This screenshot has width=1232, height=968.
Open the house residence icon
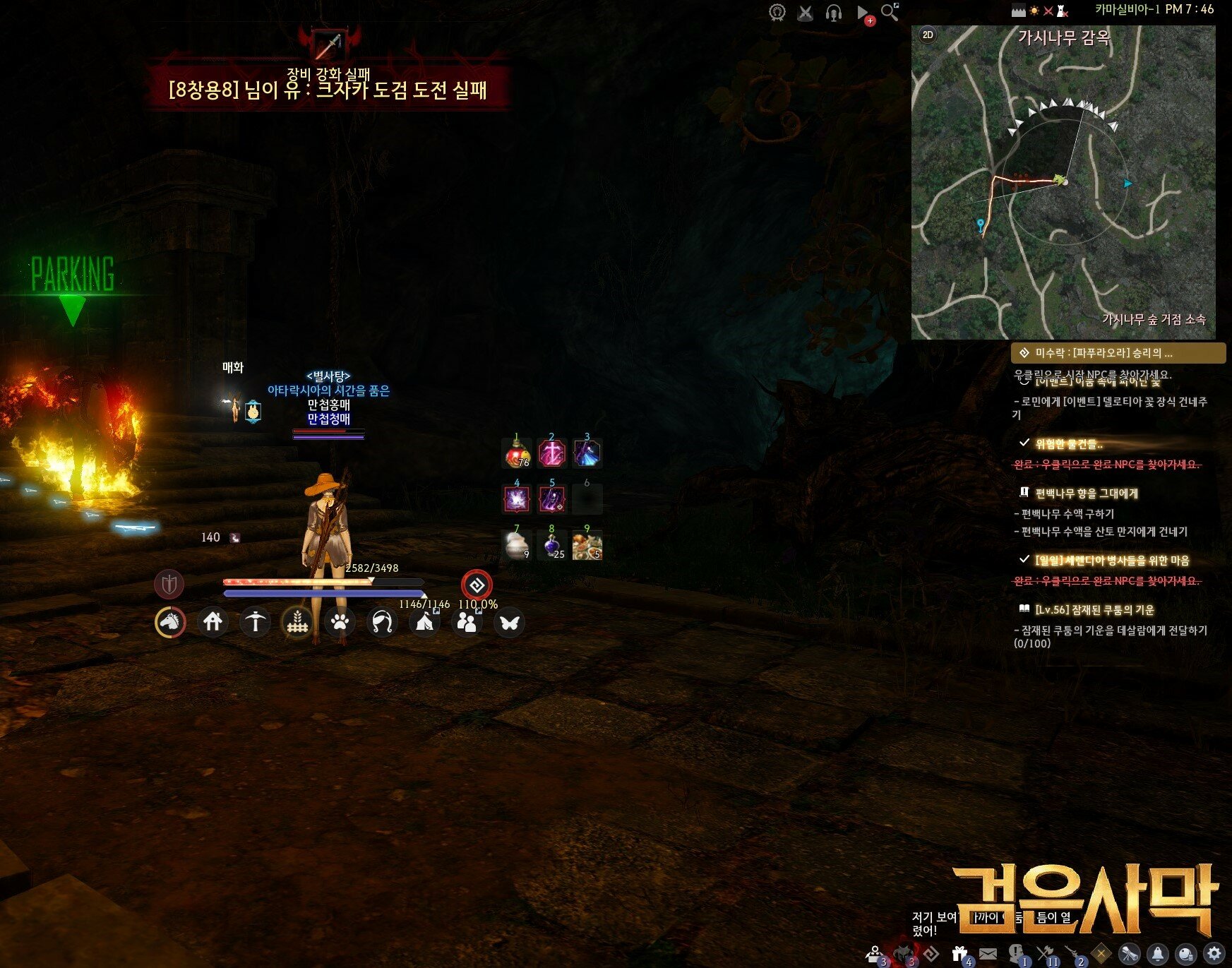(213, 622)
